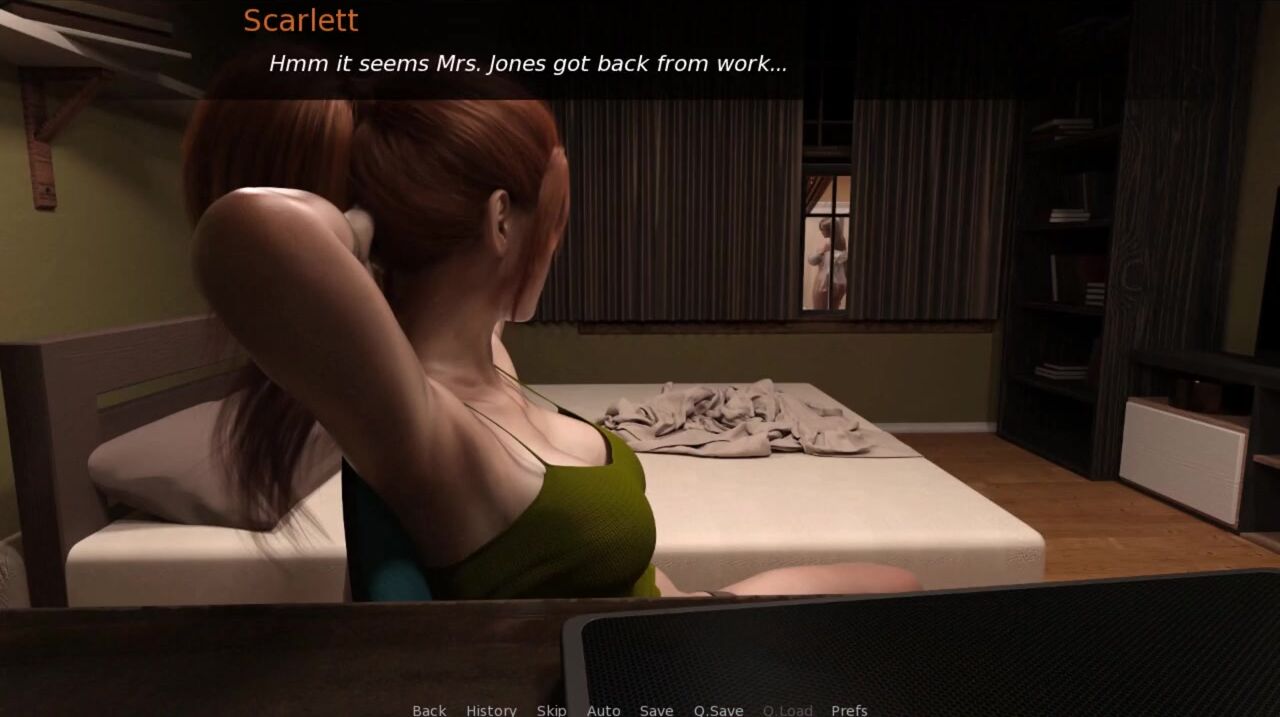The width and height of the screenshot is (1280, 717).
Task: Go back one dialogue line
Action: (429, 710)
